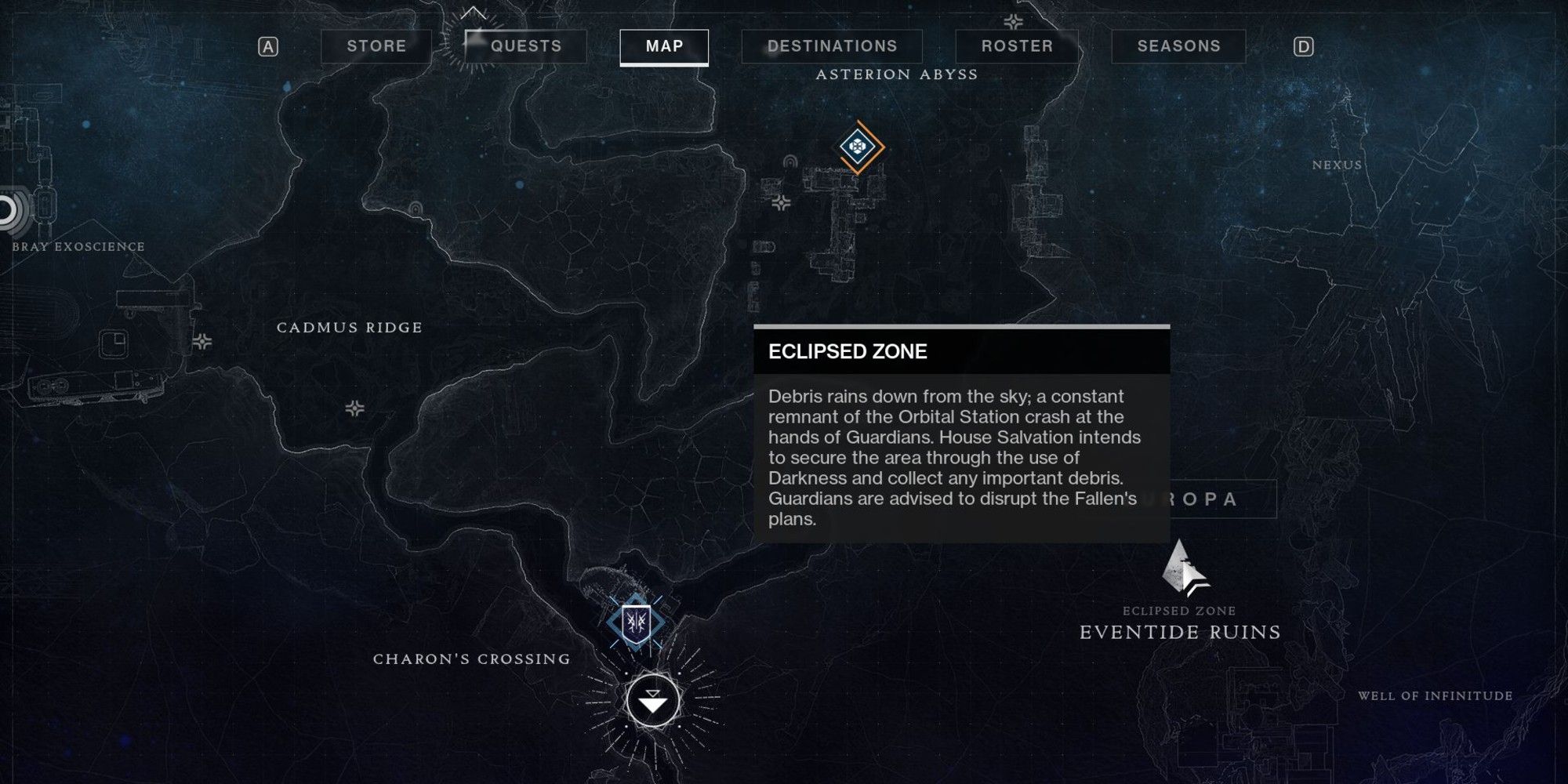Open the Seasons tab
The width and height of the screenshot is (1568, 784).
(x=1176, y=45)
